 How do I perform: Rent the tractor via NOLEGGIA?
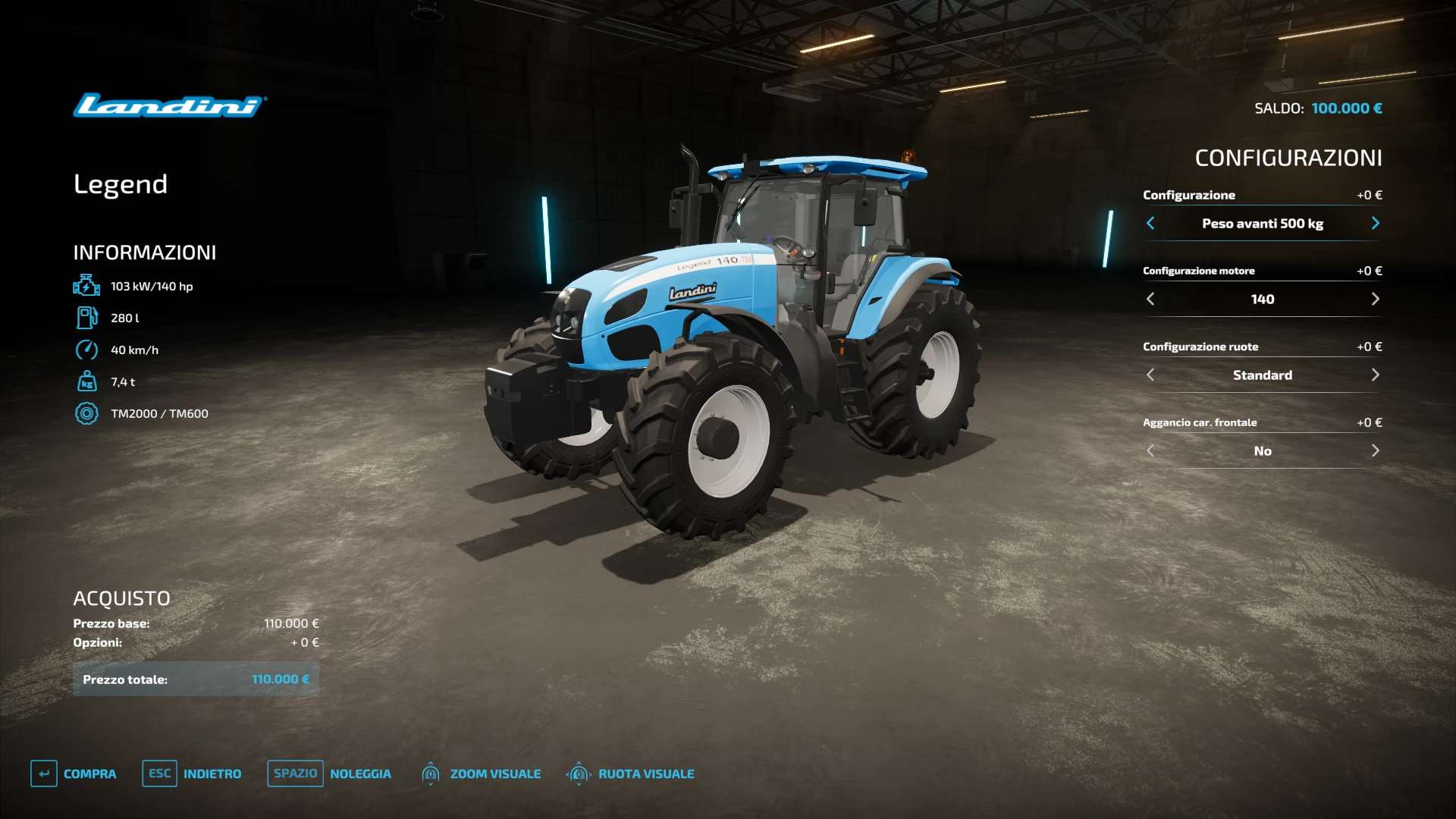coord(329,773)
